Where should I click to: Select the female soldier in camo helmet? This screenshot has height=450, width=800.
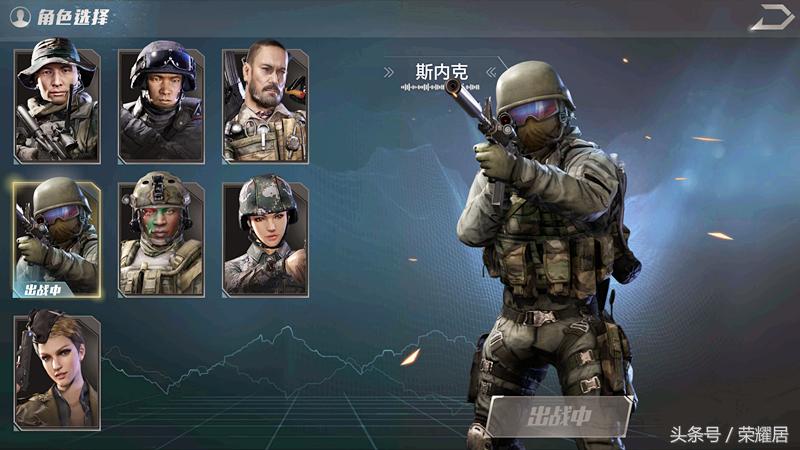click(265, 238)
